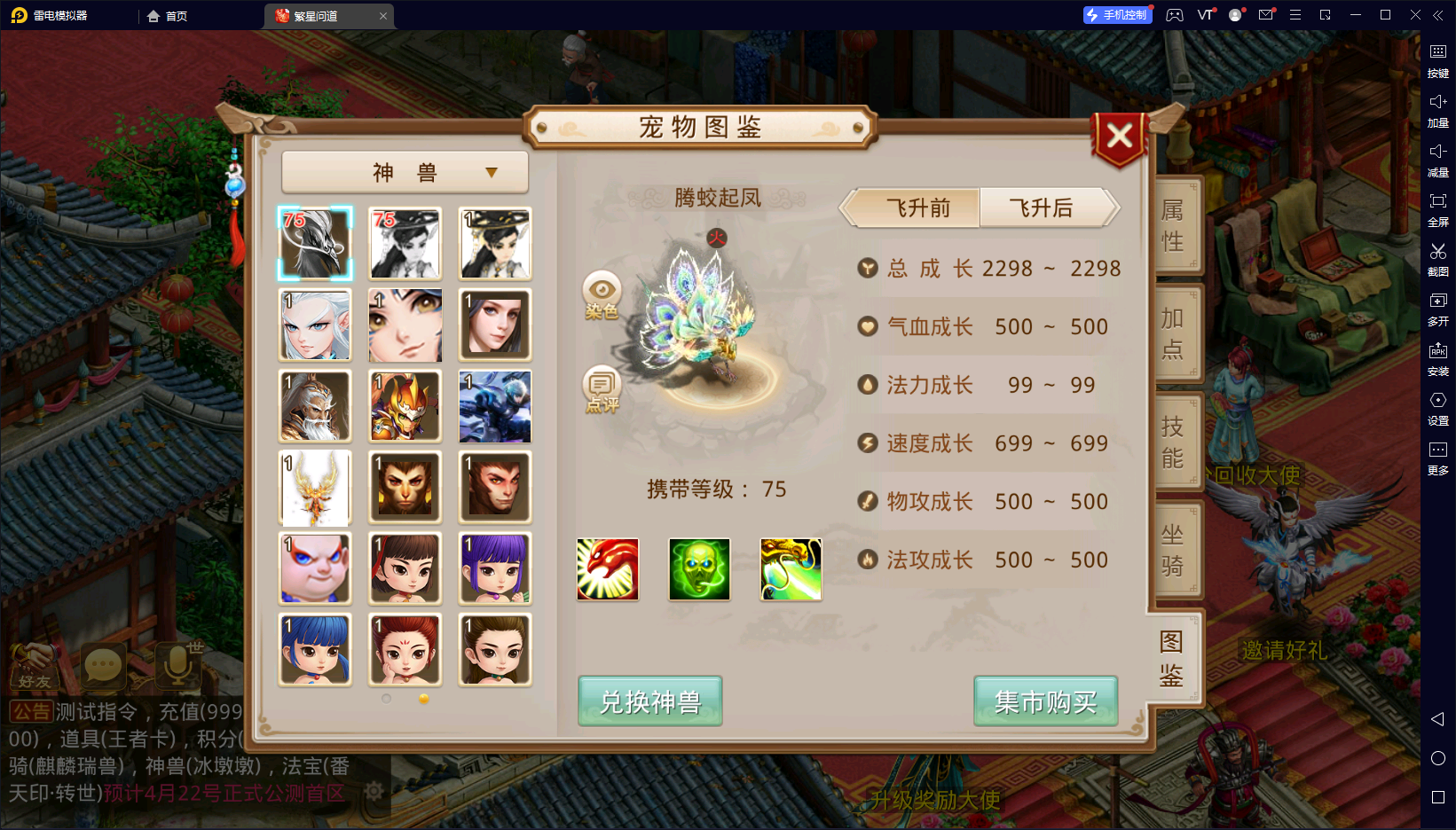Viewport: 1456px width, 830px height.
Task: Click the emulator 截图 screenshot button
Action: coord(1437,259)
